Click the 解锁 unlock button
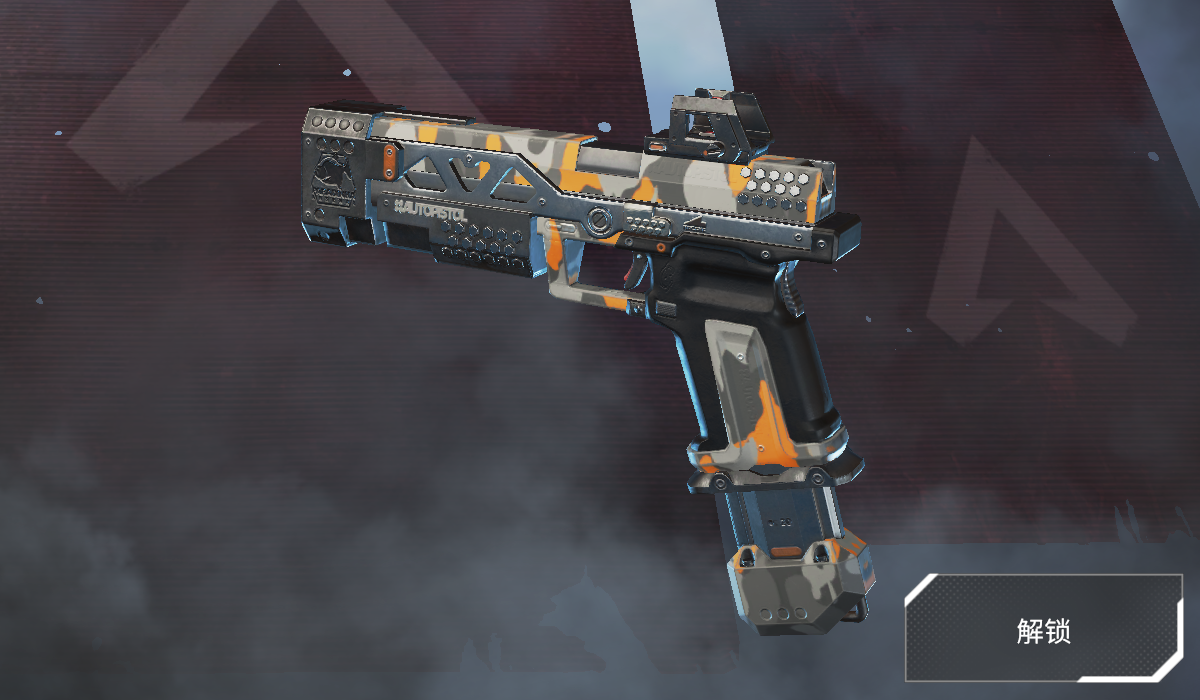Image resolution: width=1200 pixels, height=700 pixels. [x=1043, y=630]
